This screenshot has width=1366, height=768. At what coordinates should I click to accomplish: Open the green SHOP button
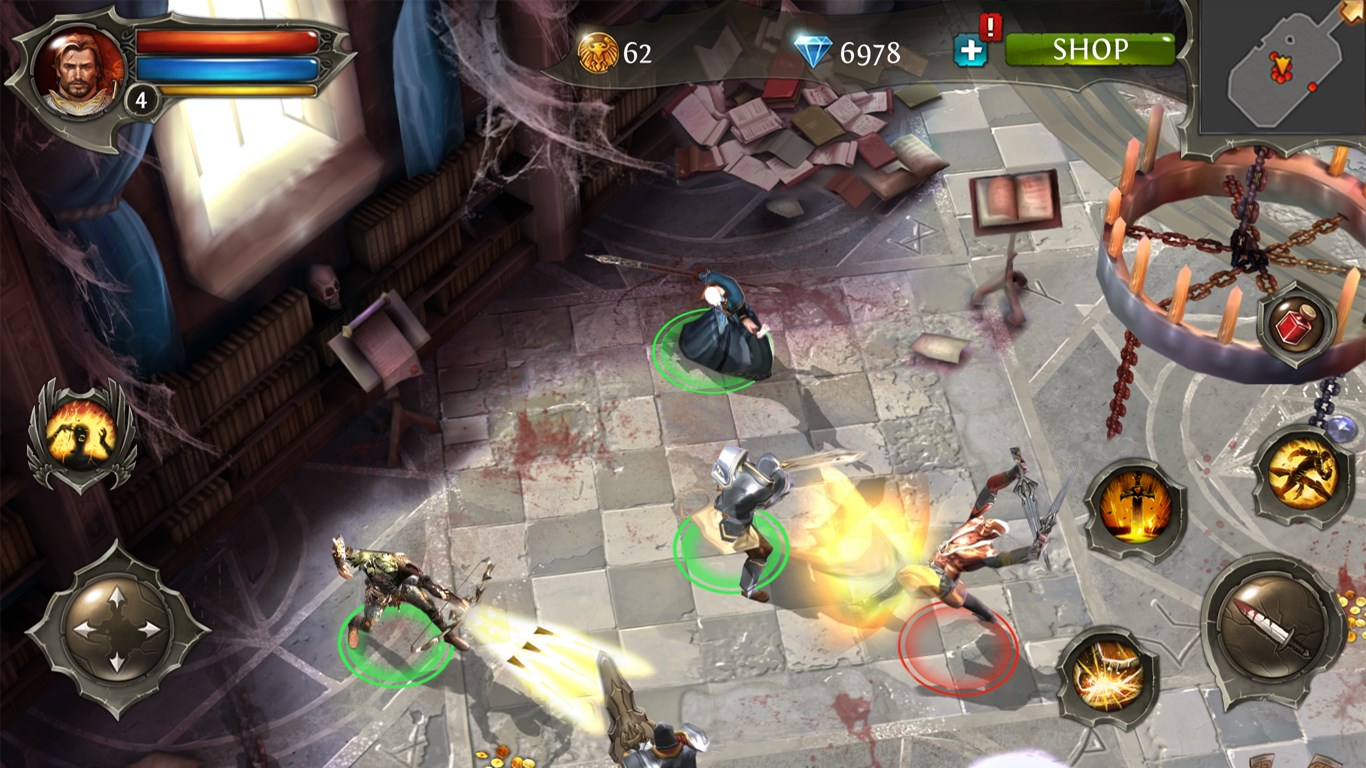[x=1089, y=49]
